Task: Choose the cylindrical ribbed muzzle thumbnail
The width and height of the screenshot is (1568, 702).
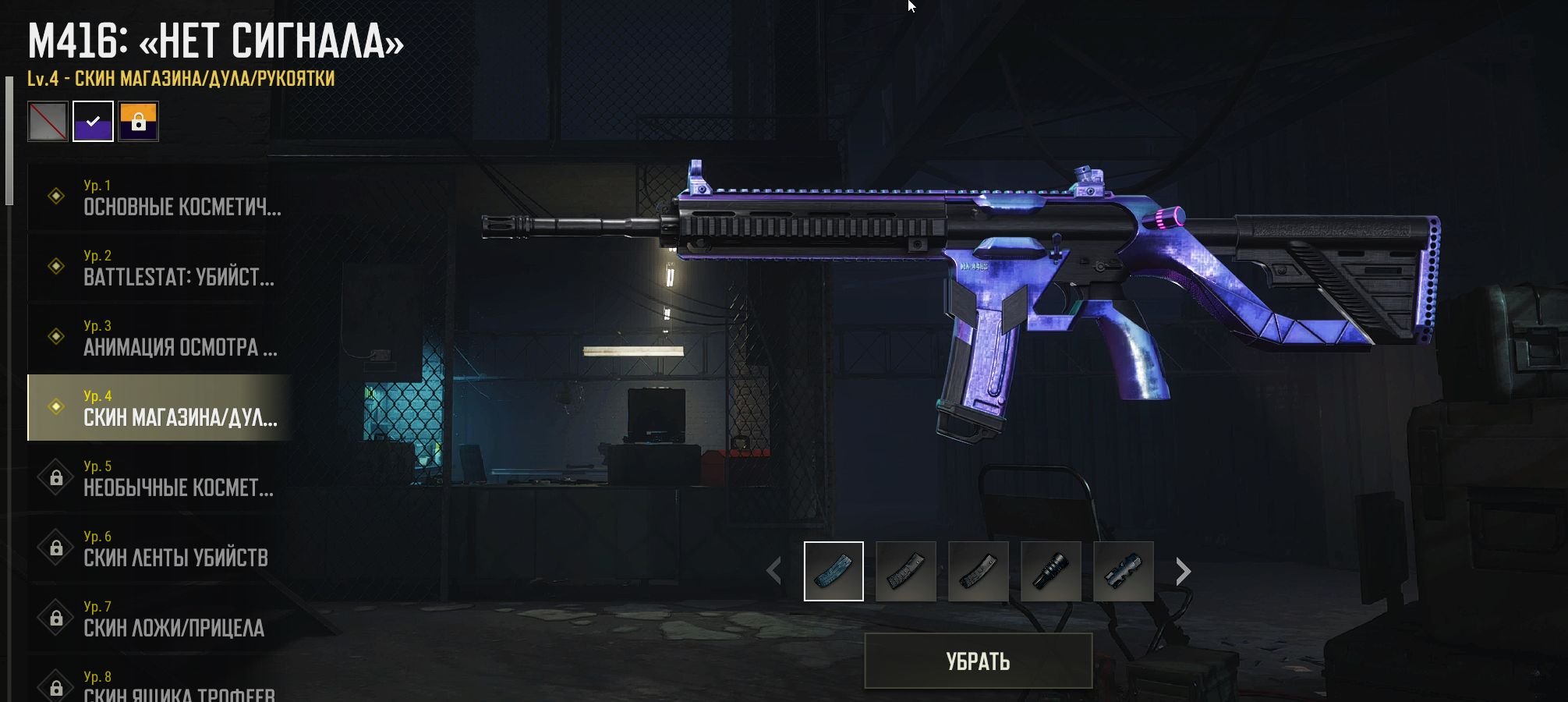Action: click(1050, 572)
